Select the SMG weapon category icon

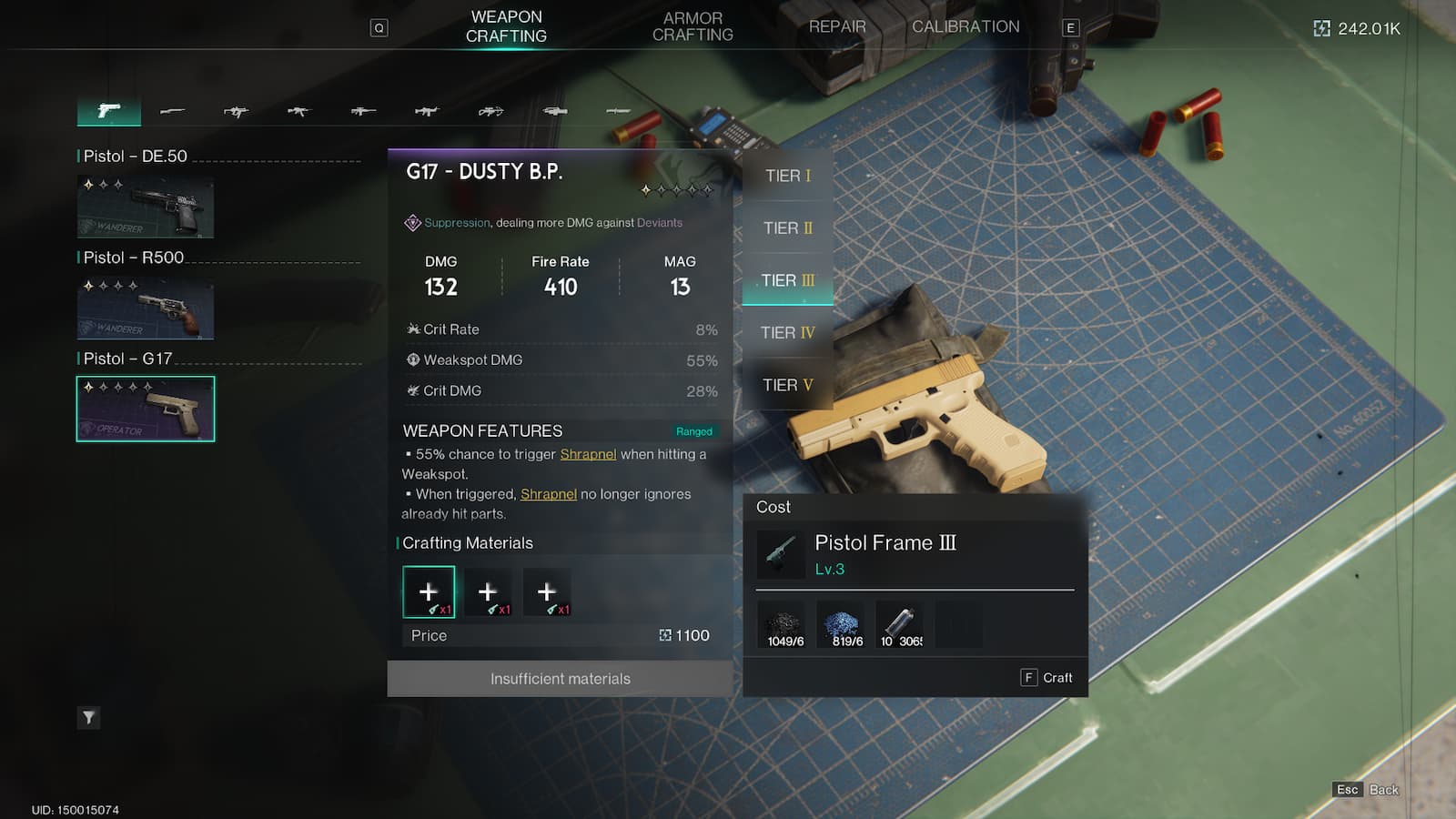tap(237, 111)
